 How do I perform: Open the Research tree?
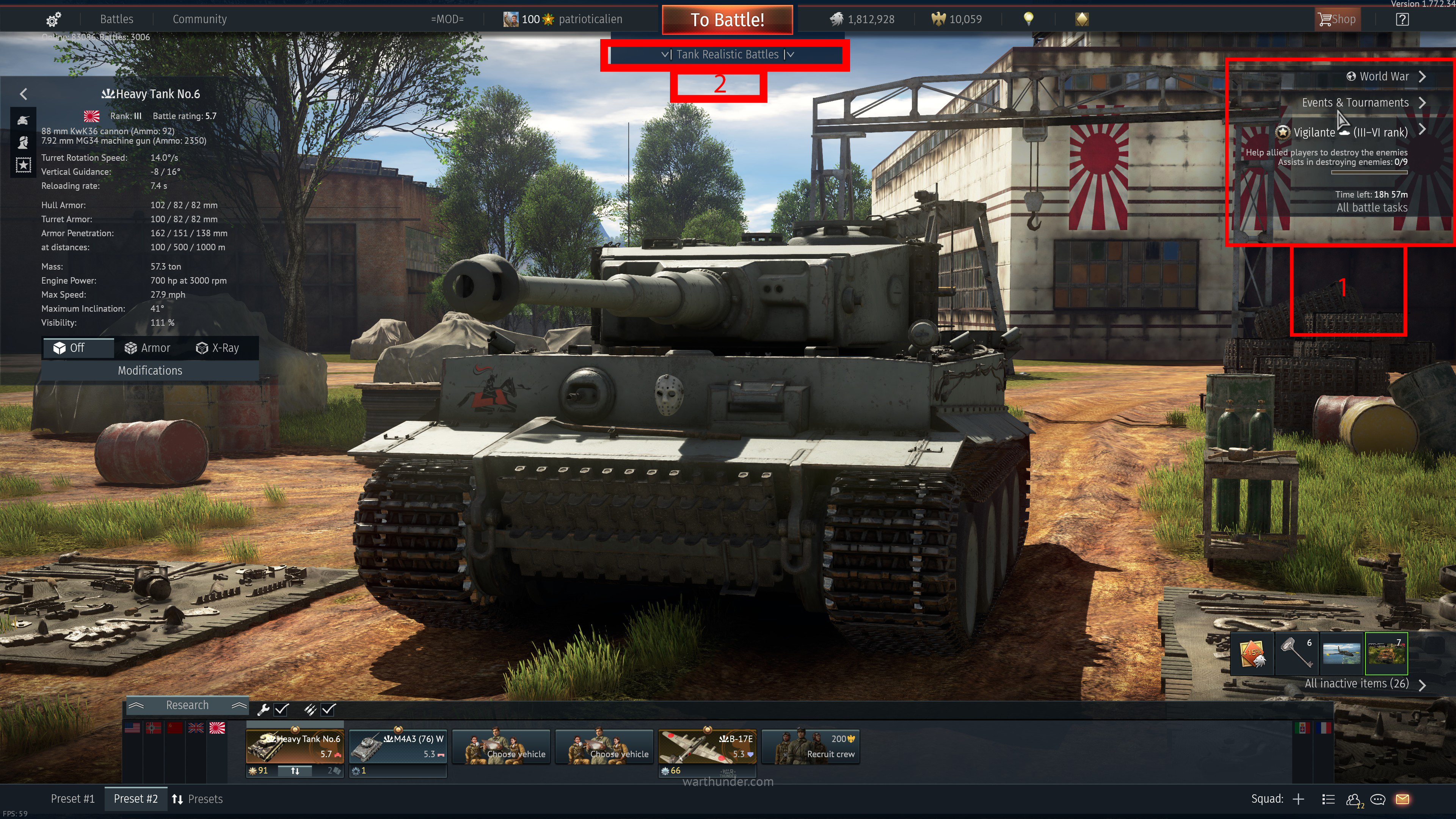point(187,705)
